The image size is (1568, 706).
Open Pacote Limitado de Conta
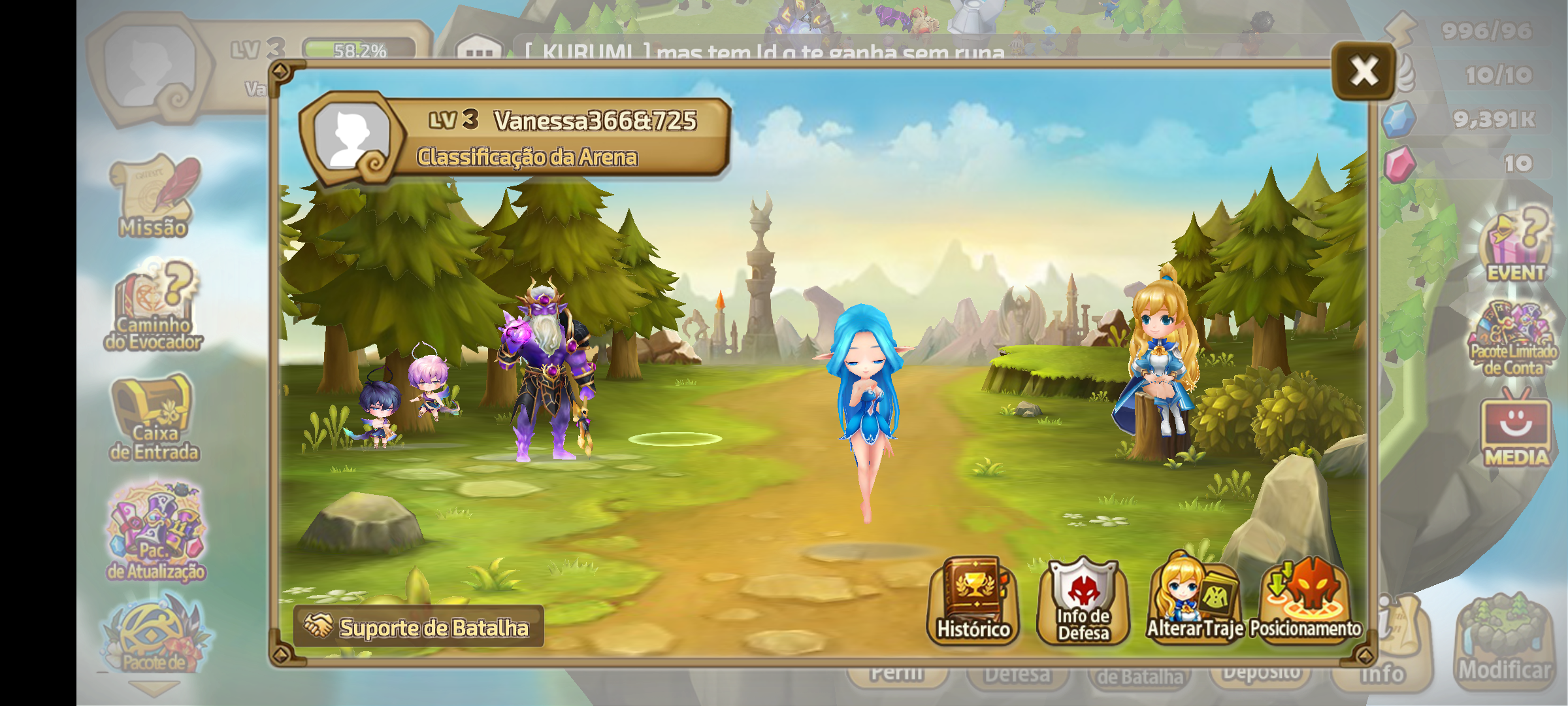pos(1513,339)
